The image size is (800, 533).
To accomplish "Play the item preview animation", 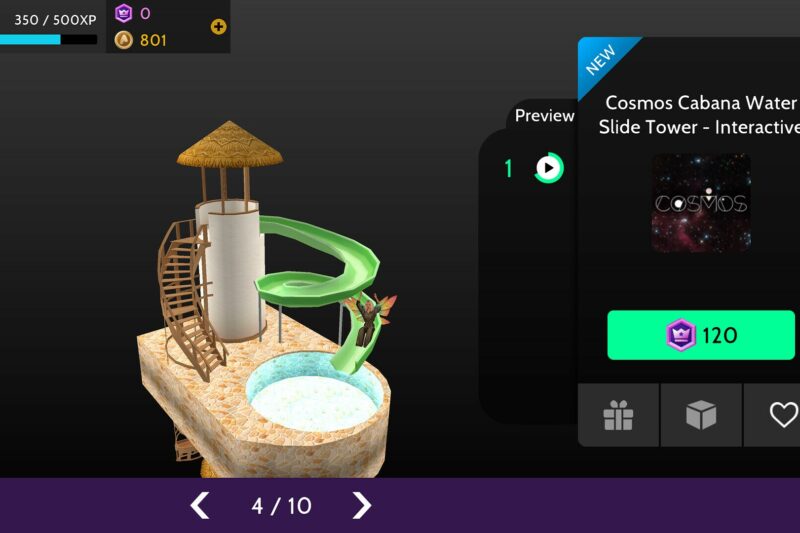I will click(x=548, y=168).
